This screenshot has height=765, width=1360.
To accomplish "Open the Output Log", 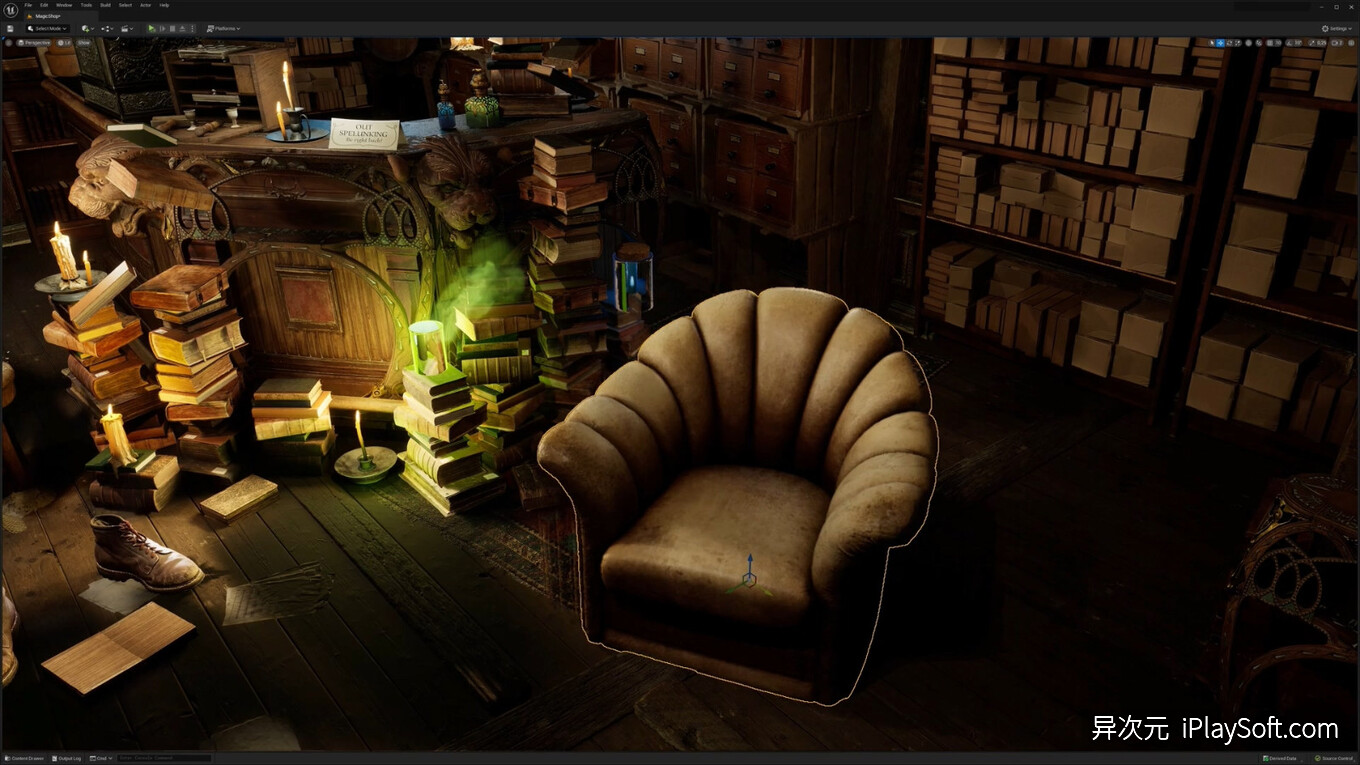I will (x=66, y=758).
